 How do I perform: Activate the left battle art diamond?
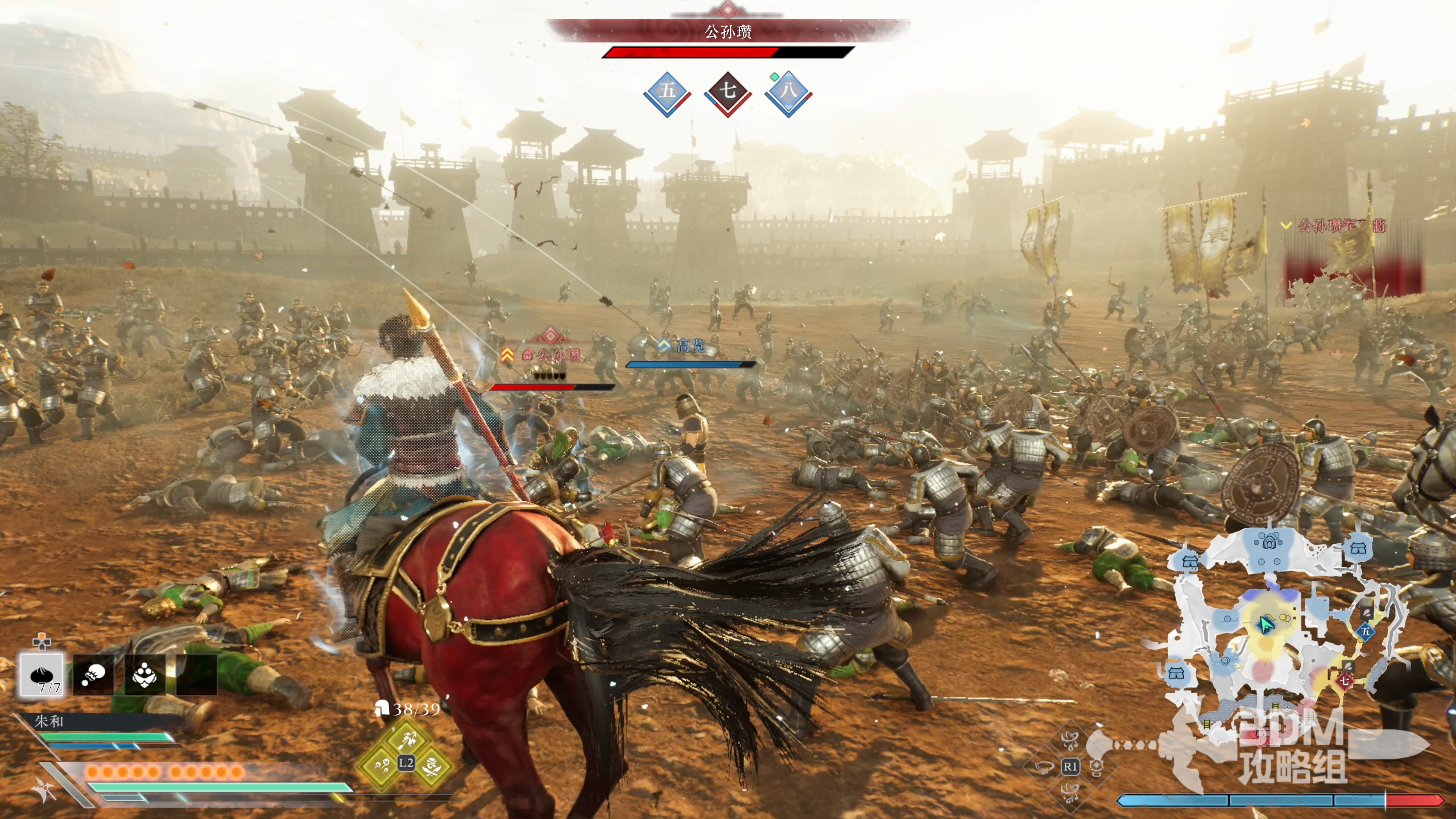[x=381, y=765]
